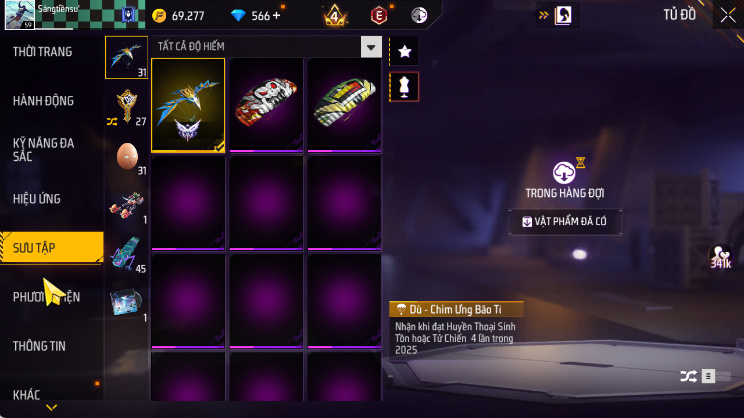Select the highlighted Sưu Tập tab
The height and width of the screenshot is (418, 744).
tap(50, 246)
